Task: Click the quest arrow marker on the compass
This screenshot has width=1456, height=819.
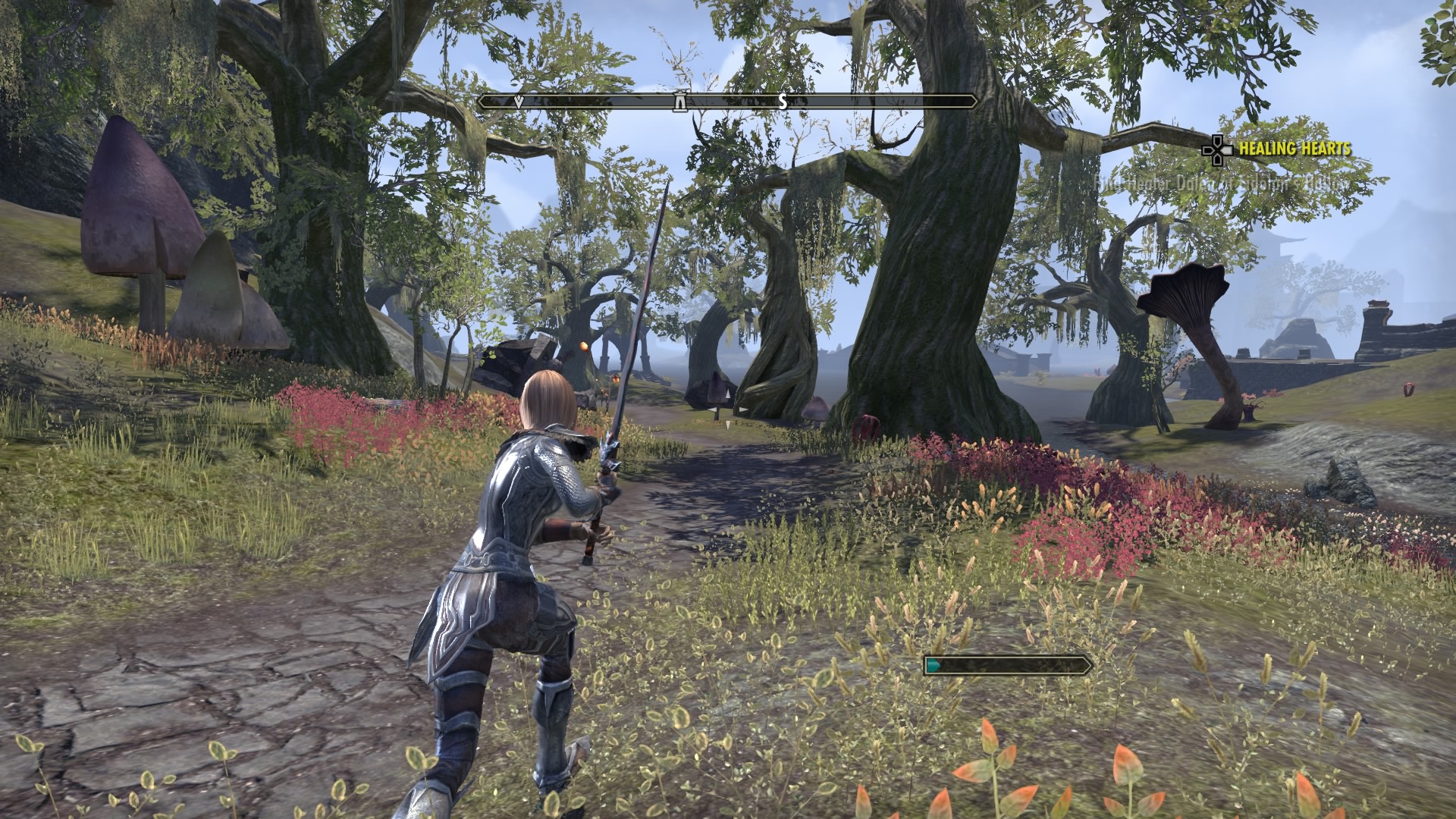Action: pyautogui.click(x=519, y=101)
